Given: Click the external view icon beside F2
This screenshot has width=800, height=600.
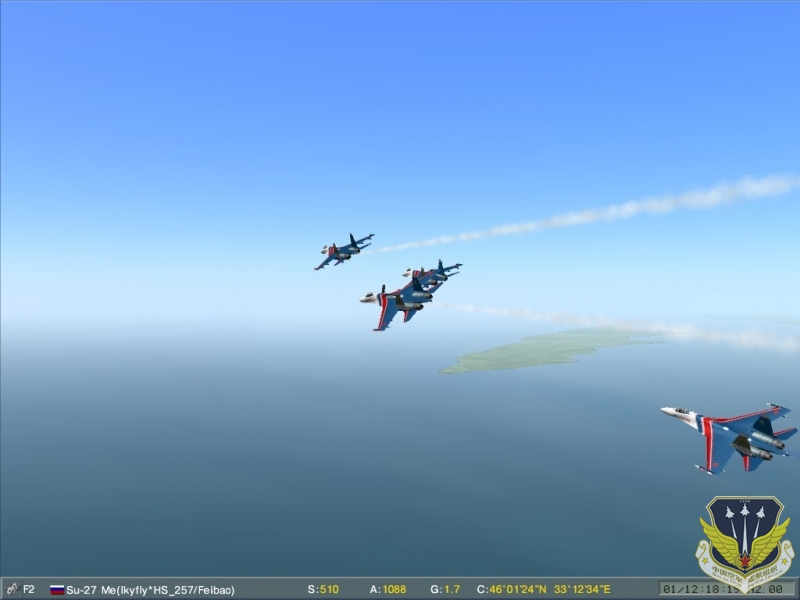Looking at the screenshot, I should [x=11, y=589].
